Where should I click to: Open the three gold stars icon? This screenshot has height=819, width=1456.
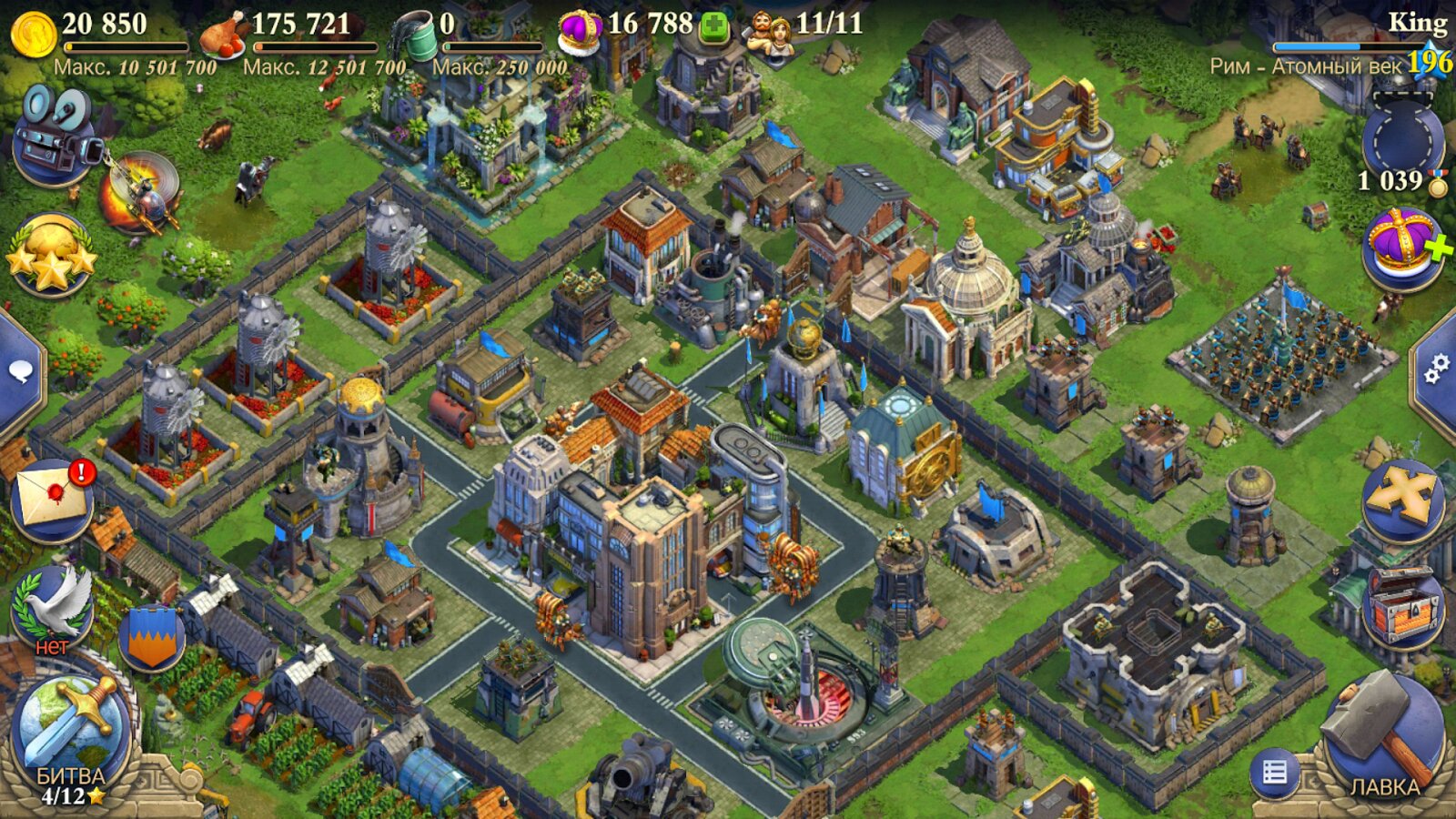pyautogui.click(x=51, y=255)
